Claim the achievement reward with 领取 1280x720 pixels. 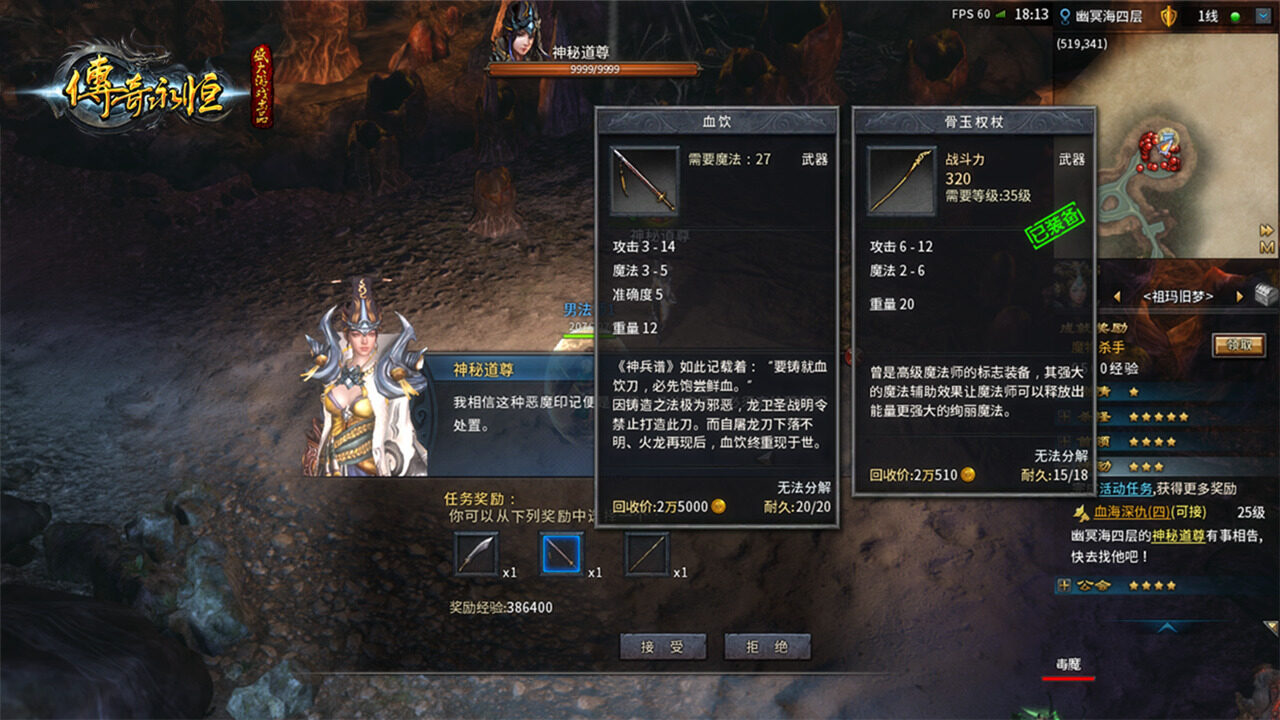coord(1238,346)
